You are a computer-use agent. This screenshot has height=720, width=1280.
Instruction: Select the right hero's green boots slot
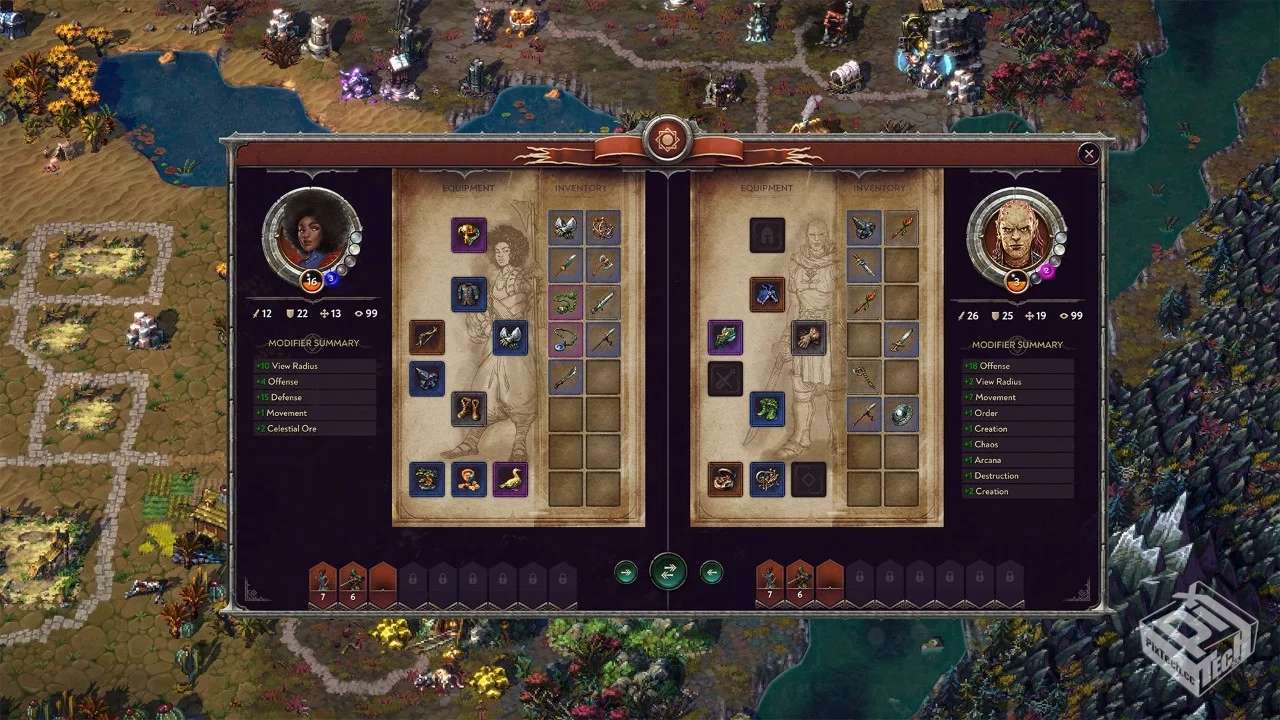click(767, 408)
